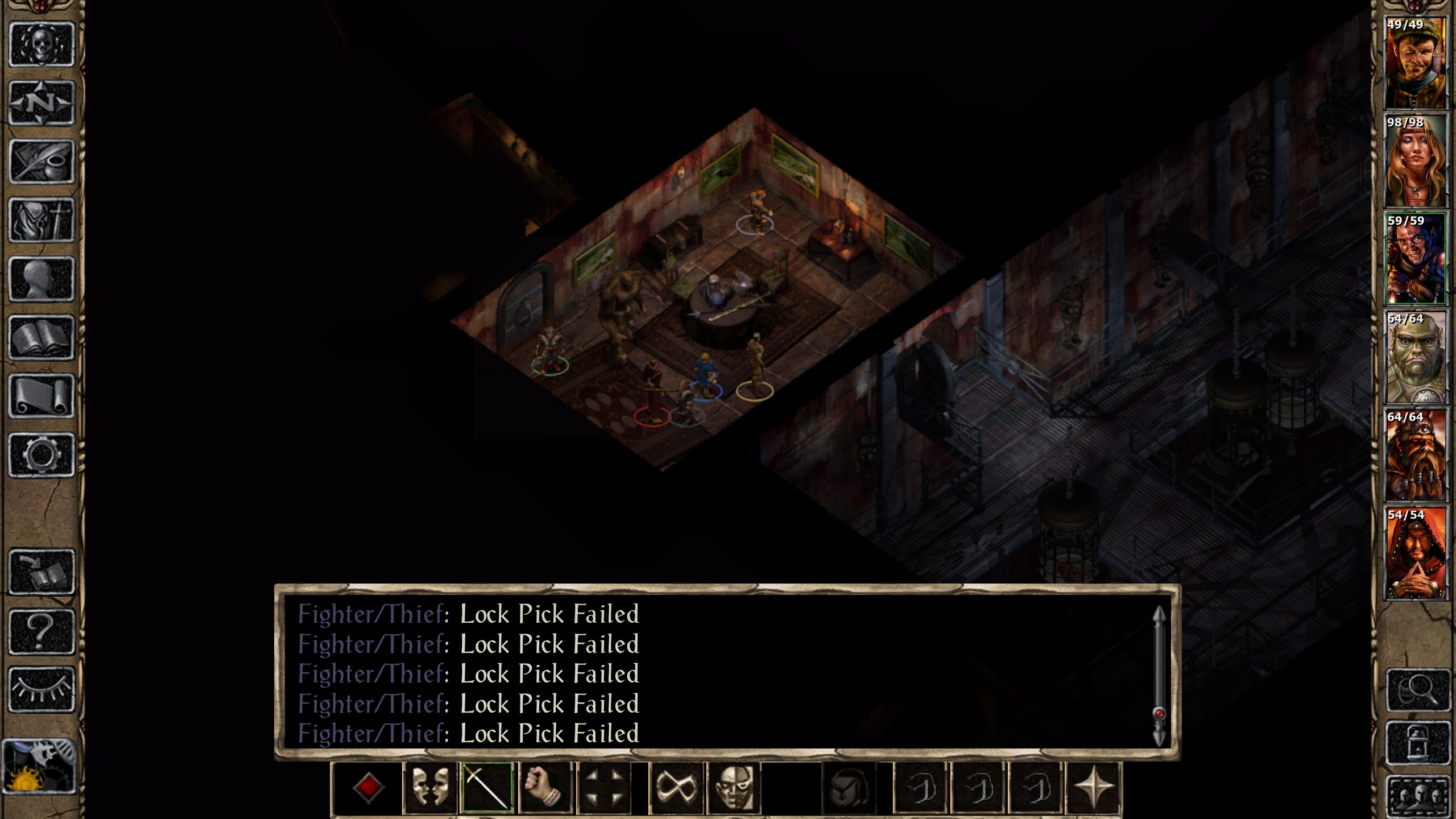The height and width of the screenshot is (819, 1456).
Task: Activate the thieving hand action
Action: tap(544, 788)
